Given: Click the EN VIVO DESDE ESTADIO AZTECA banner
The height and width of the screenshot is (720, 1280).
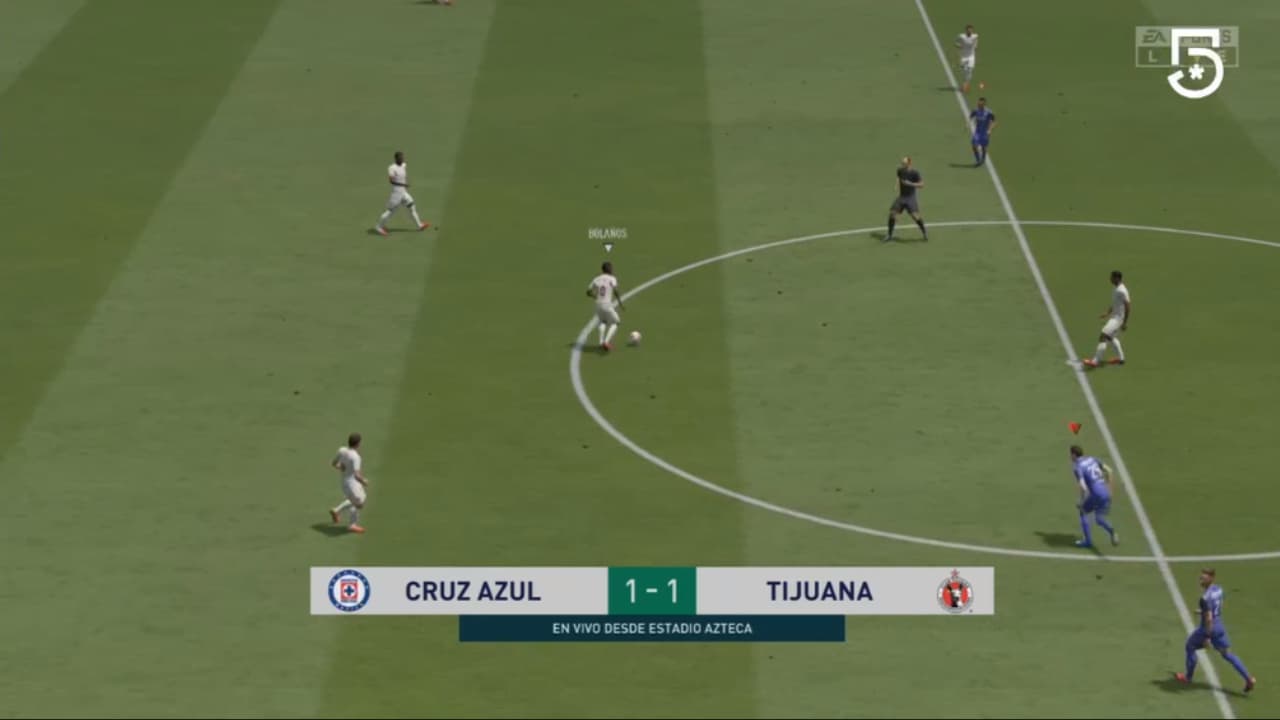Looking at the screenshot, I should tap(651, 629).
